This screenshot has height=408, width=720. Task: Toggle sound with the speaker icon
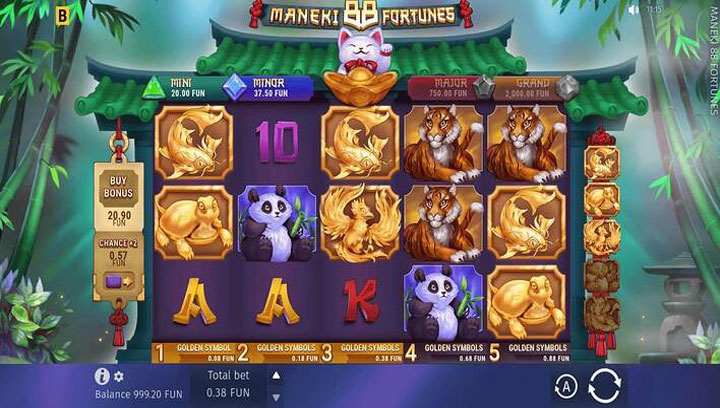(x=632, y=9)
